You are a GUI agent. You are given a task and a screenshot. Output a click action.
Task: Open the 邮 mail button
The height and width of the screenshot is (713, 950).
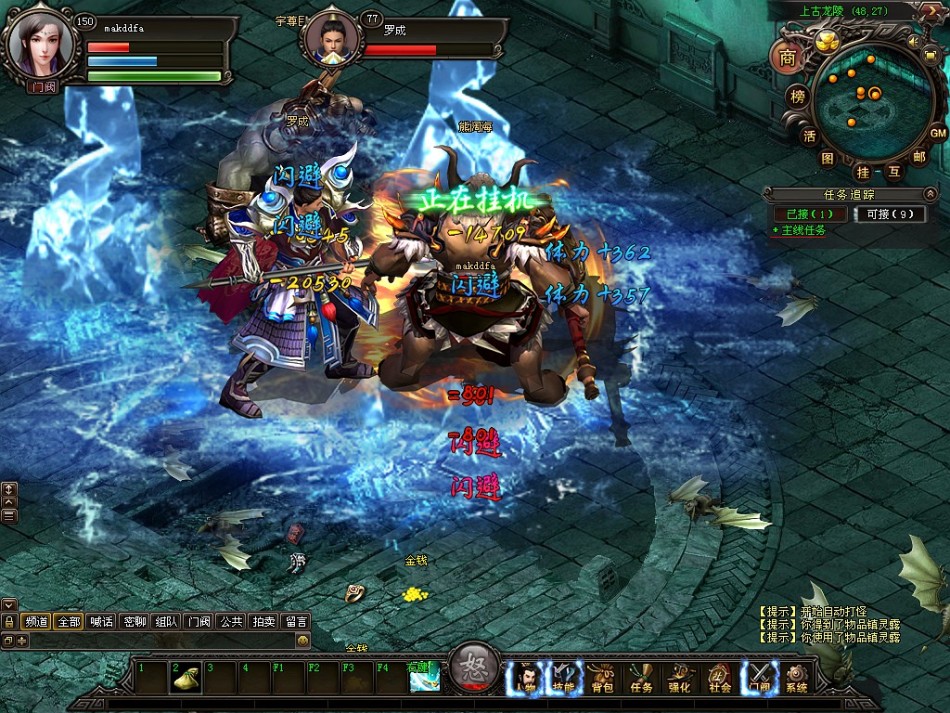(918, 157)
